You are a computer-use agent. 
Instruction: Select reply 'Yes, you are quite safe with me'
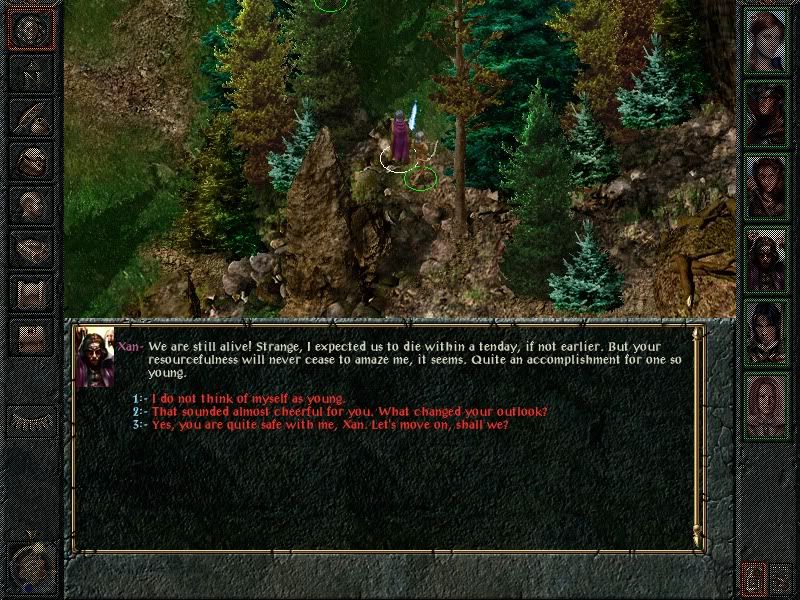(330, 424)
